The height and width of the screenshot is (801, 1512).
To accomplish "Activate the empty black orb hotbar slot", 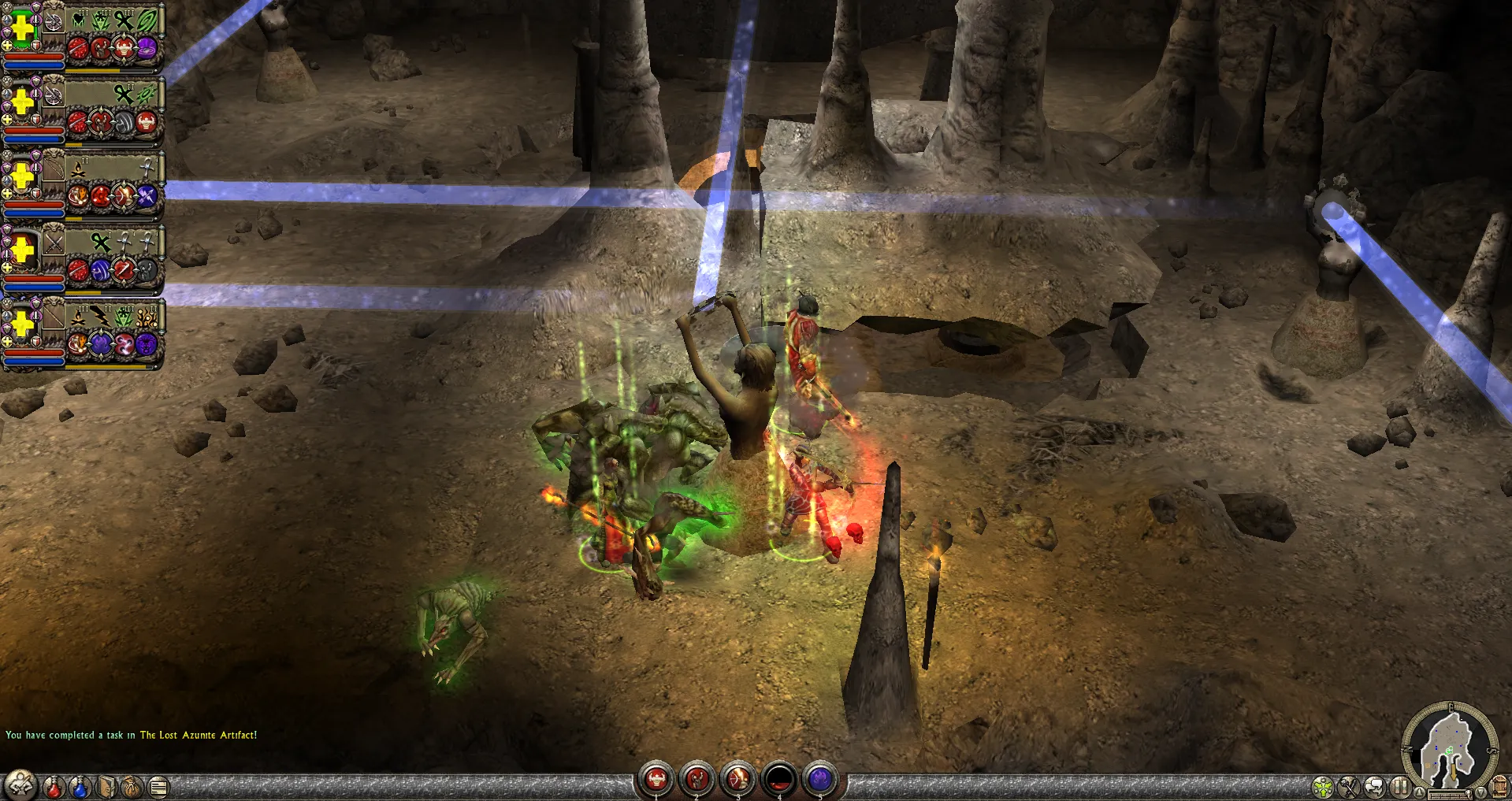I will pos(779,780).
